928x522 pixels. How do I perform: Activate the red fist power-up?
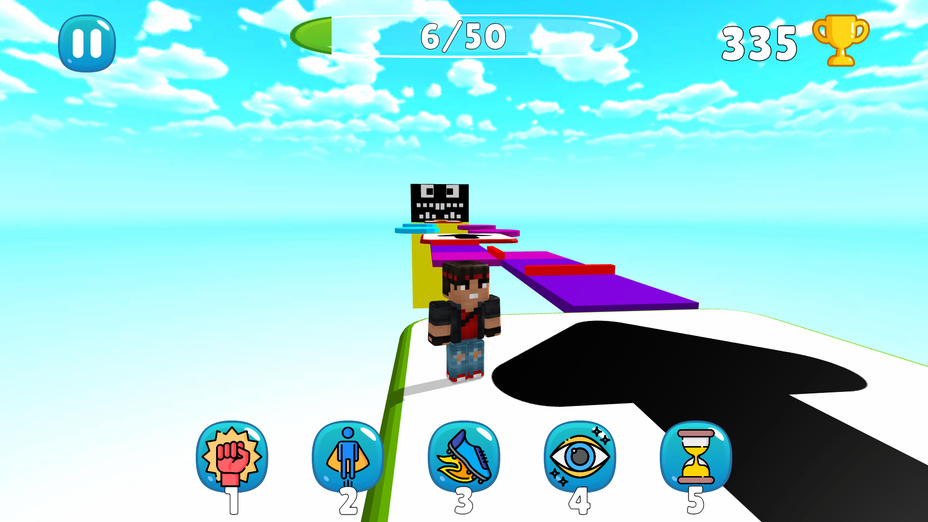point(232,456)
